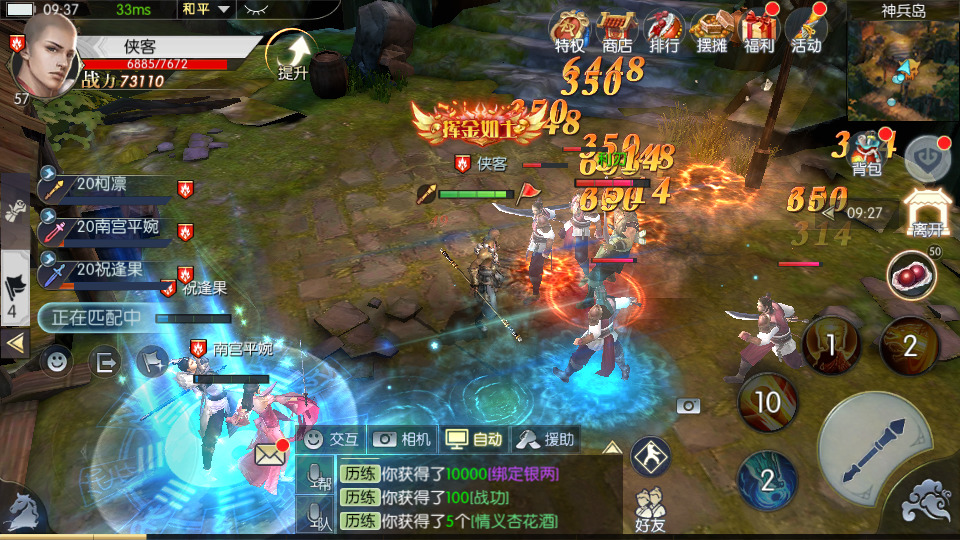960x540 pixels.
Task: Choose the 援助 assist option
Action: tap(546, 439)
